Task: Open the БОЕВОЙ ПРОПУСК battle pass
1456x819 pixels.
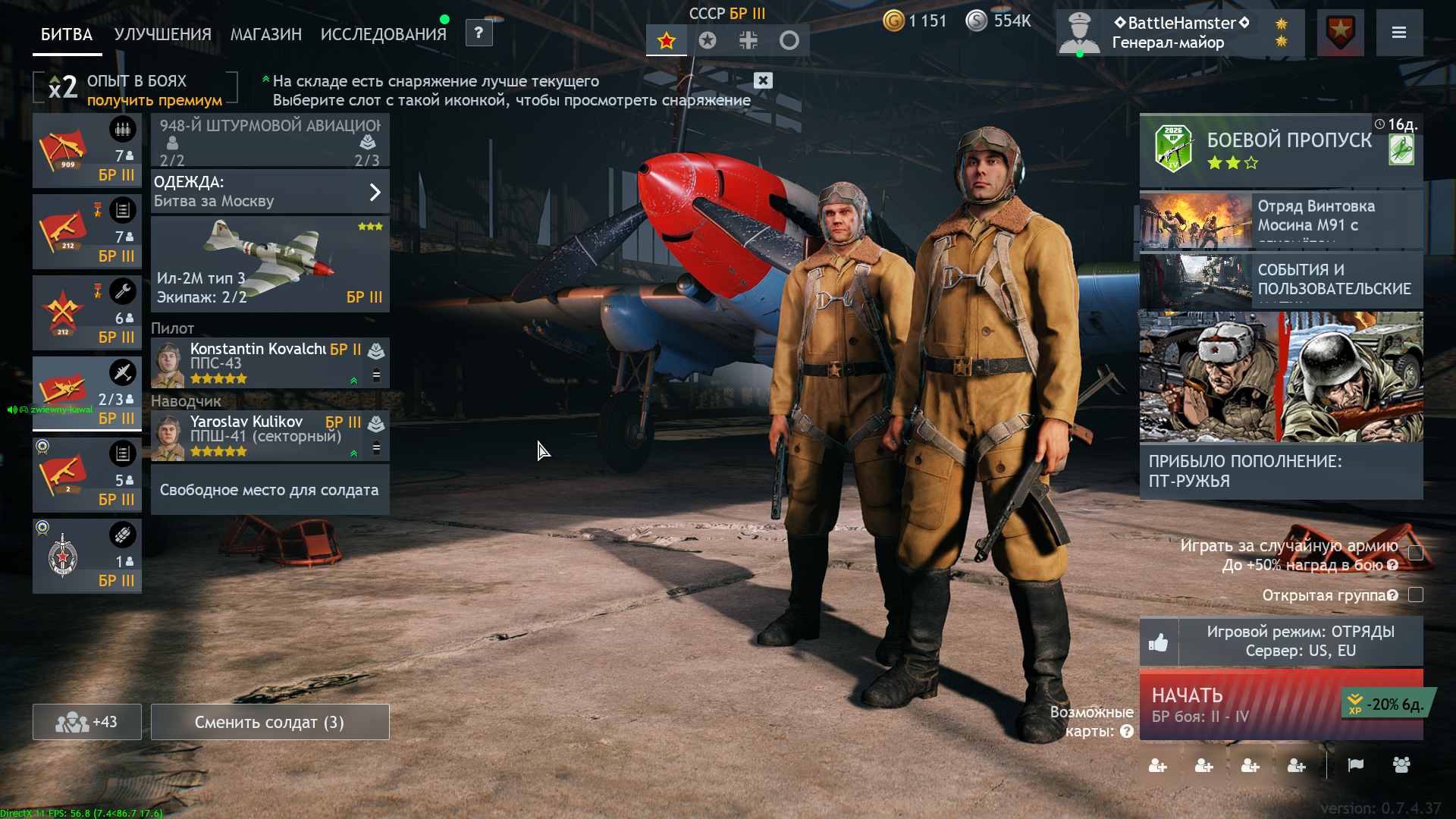Action: pyautogui.click(x=1281, y=149)
